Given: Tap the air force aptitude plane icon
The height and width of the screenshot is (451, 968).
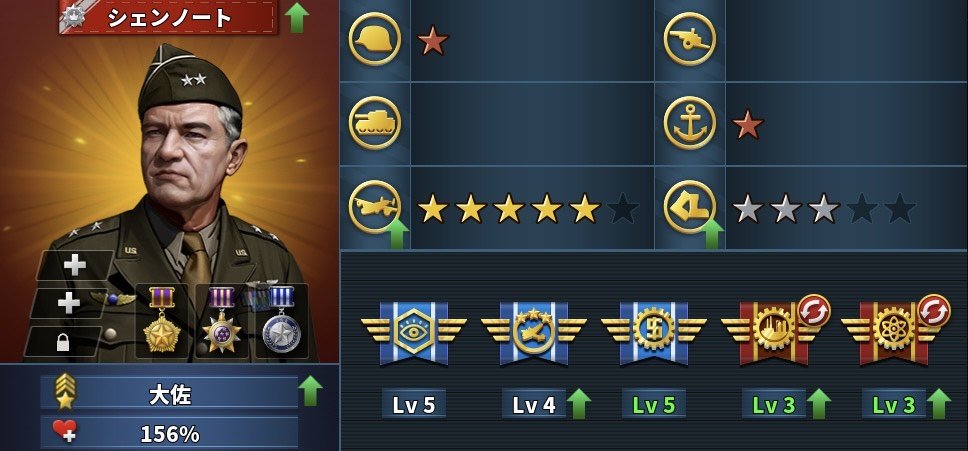Looking at the screenshot, I should point(375,207).
